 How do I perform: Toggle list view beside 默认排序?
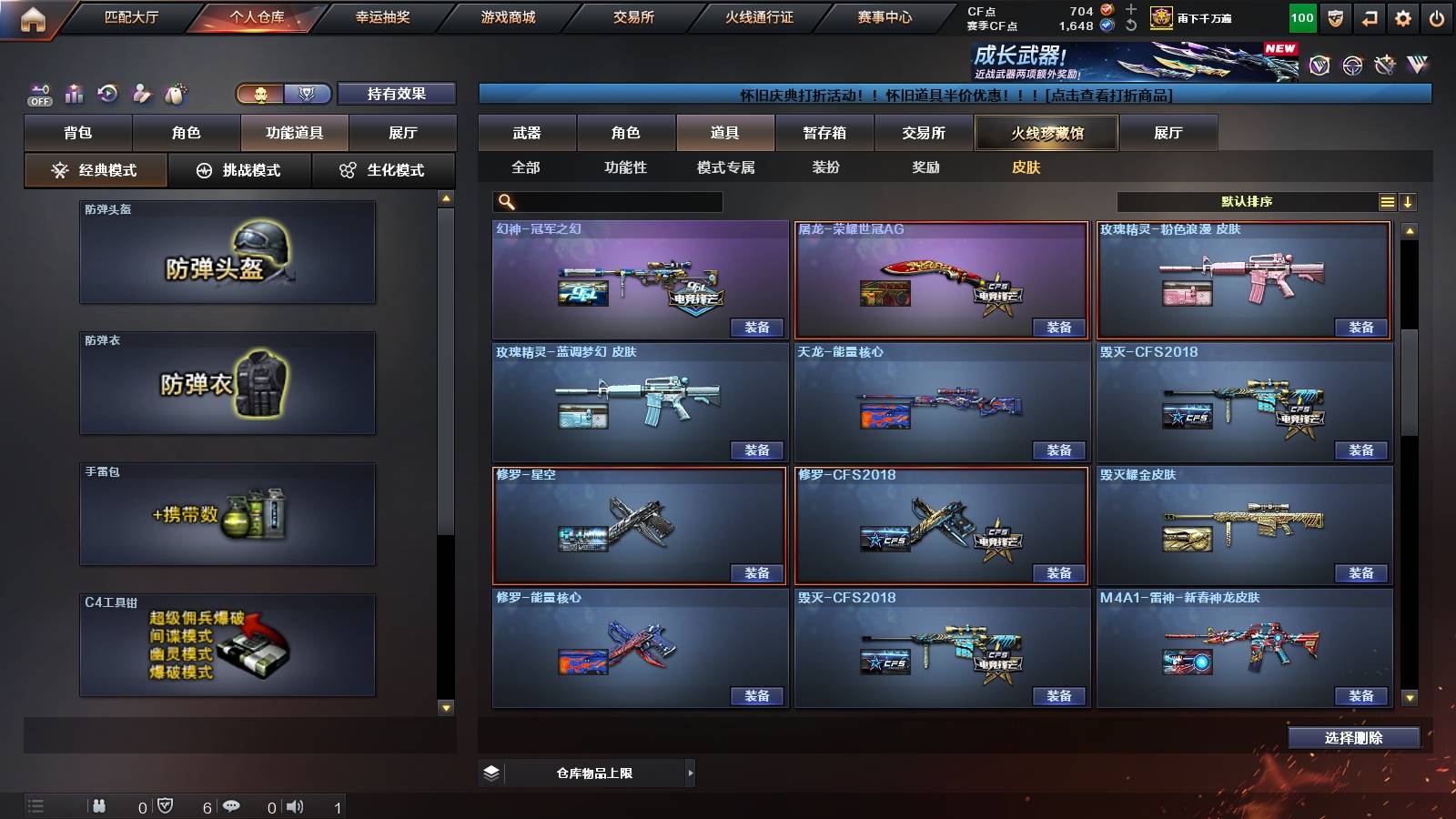(x=1387, y=201)
